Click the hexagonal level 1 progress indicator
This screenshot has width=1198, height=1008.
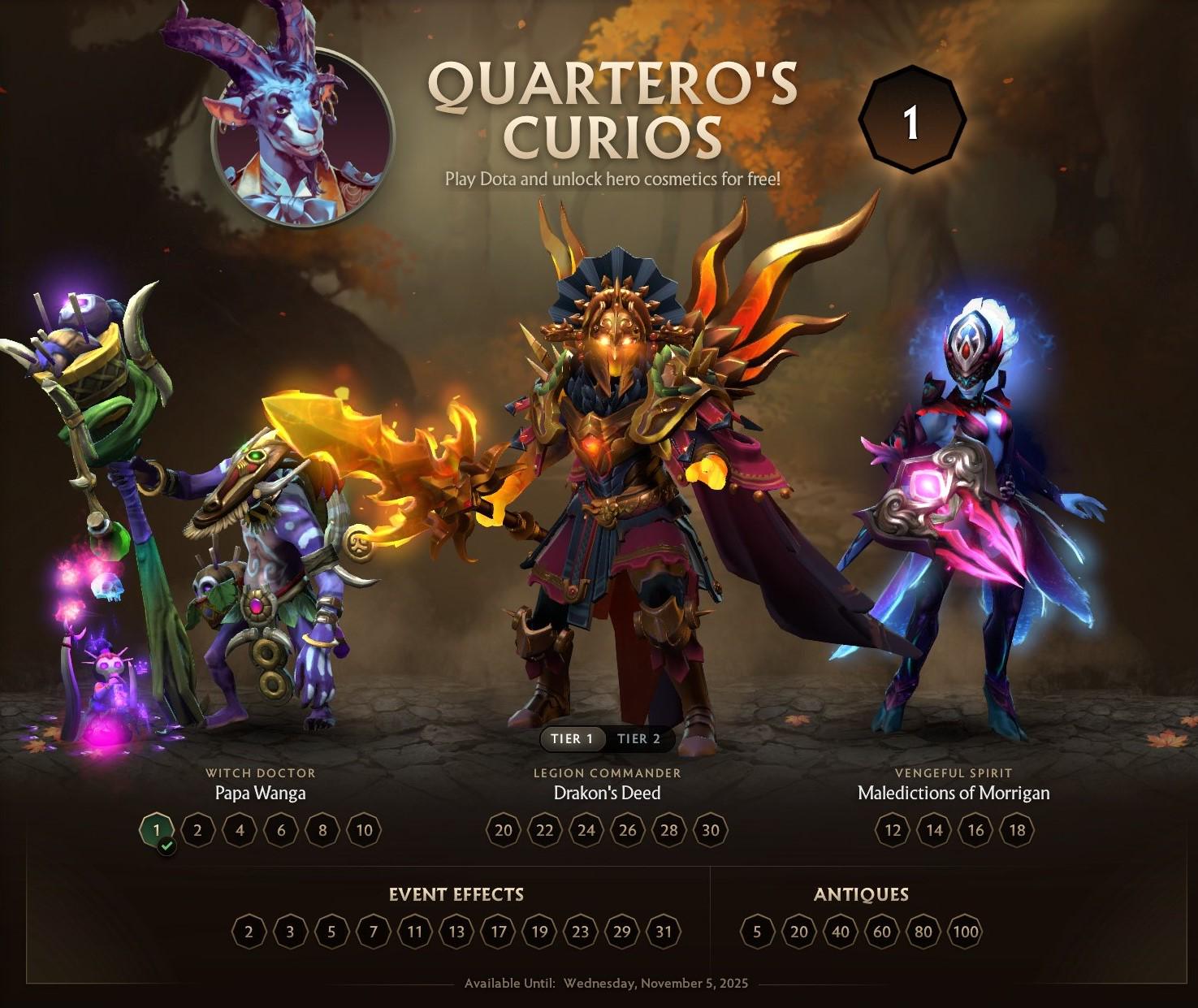click(910, 123)
